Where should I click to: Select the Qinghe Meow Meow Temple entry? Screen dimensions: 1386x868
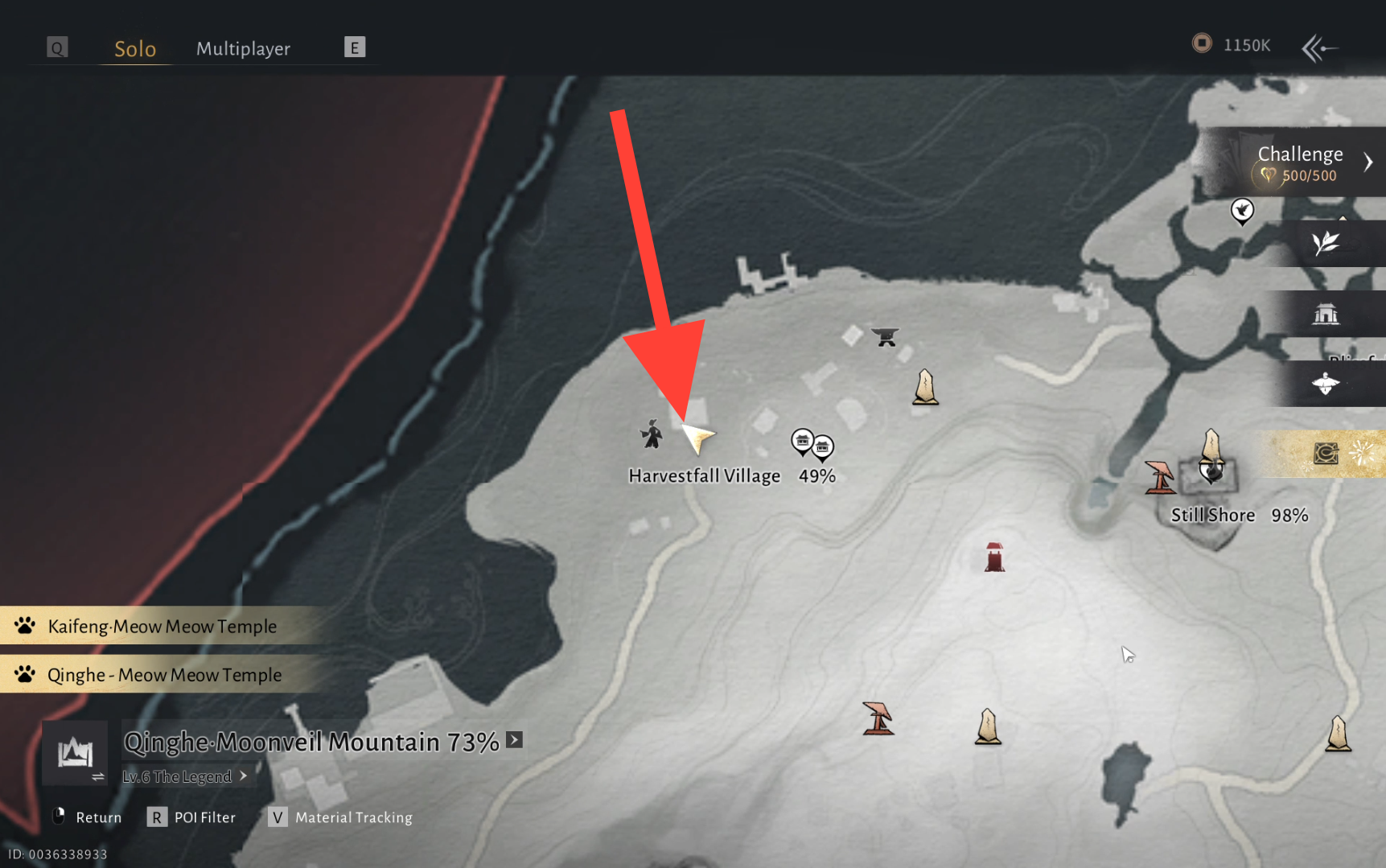pos(164,675)
